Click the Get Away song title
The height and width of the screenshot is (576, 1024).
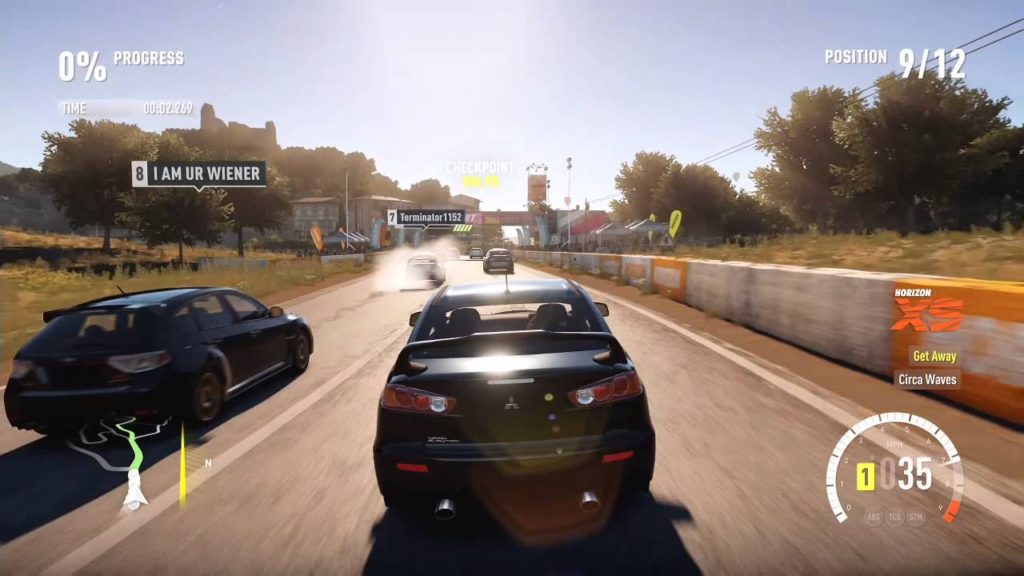(933, 356)
